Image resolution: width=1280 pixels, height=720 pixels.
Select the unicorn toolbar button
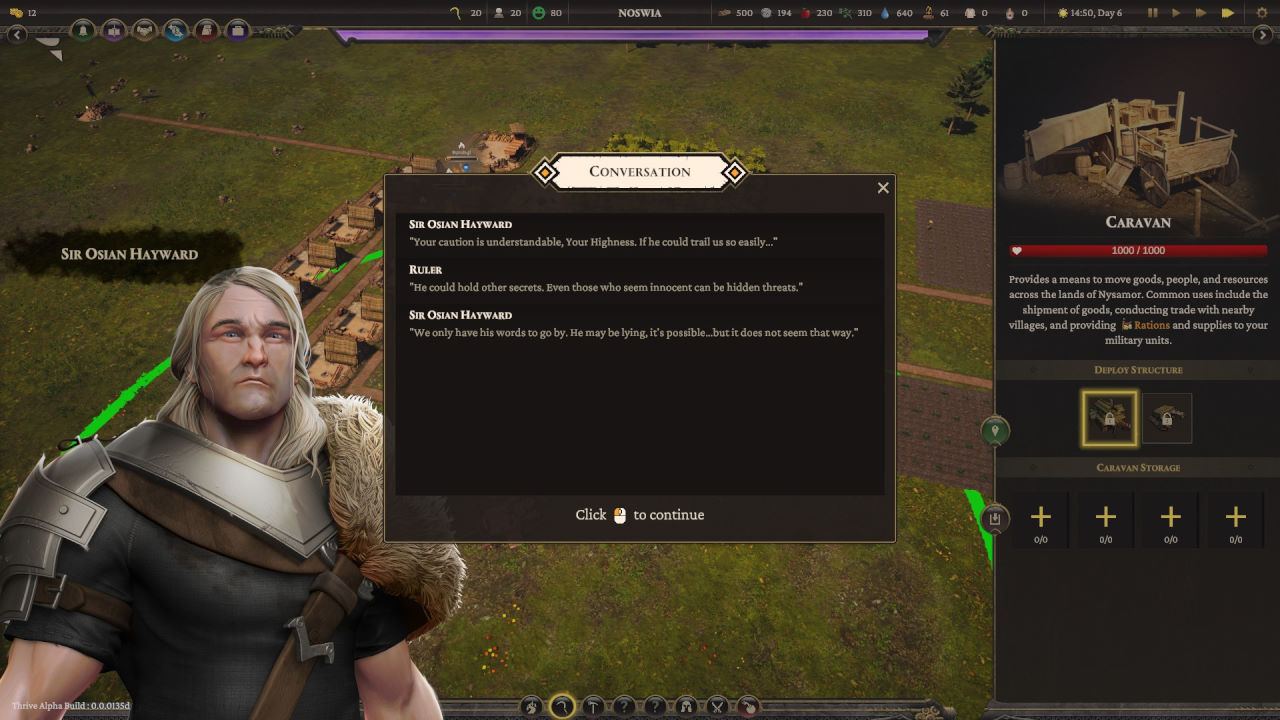coord(531,706)
